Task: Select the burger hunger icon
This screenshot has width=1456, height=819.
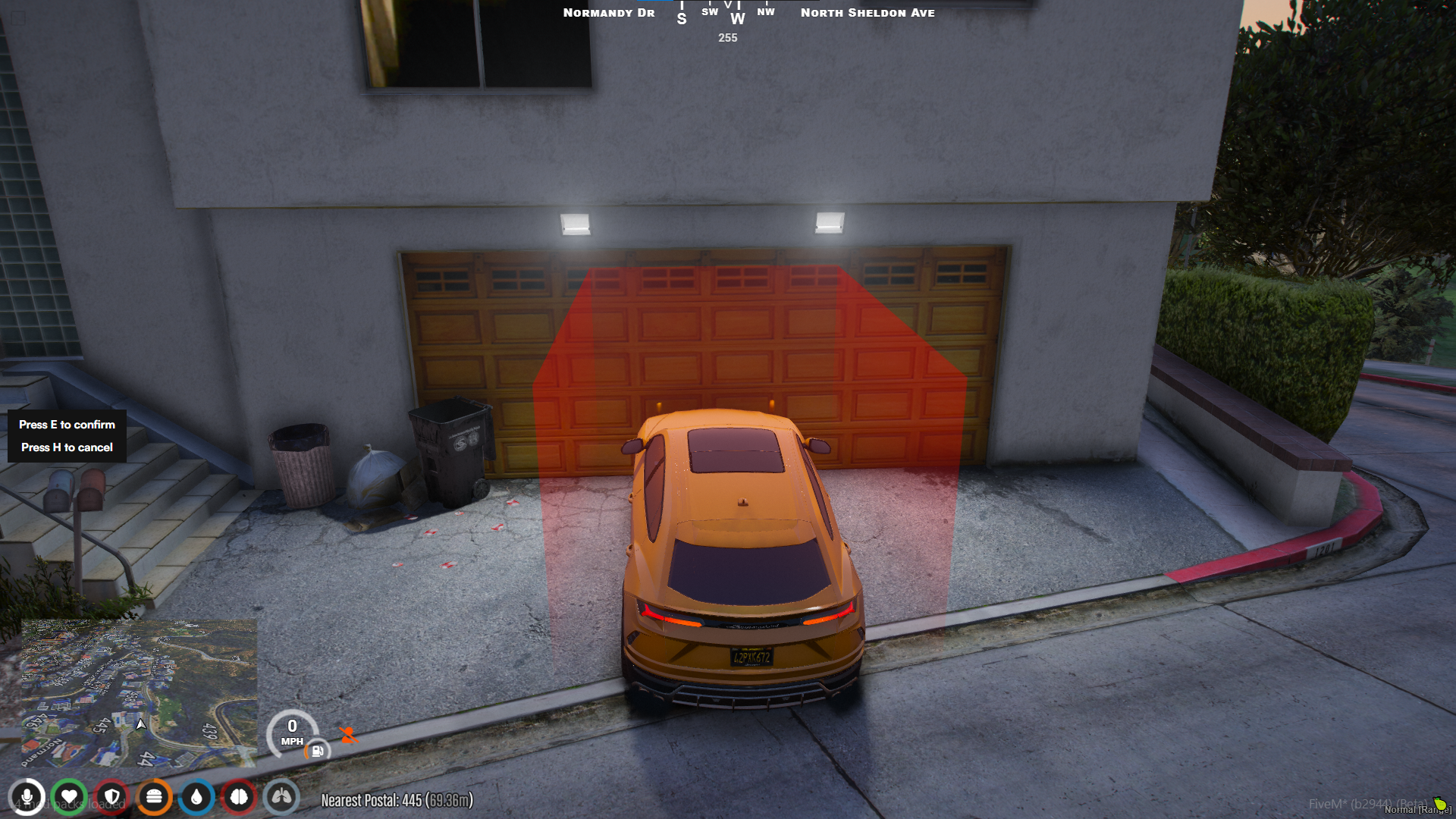Action: point(155,797)
